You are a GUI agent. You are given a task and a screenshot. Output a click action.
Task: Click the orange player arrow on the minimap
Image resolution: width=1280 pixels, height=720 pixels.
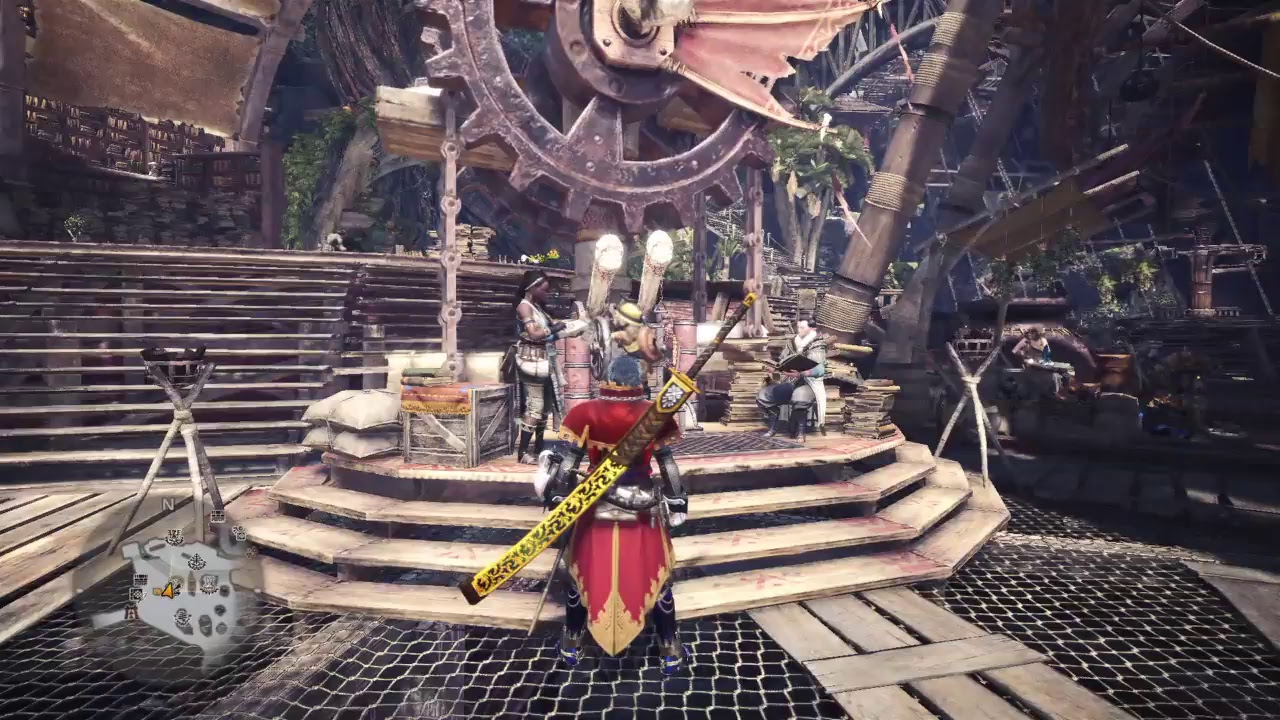click(168, 591)
